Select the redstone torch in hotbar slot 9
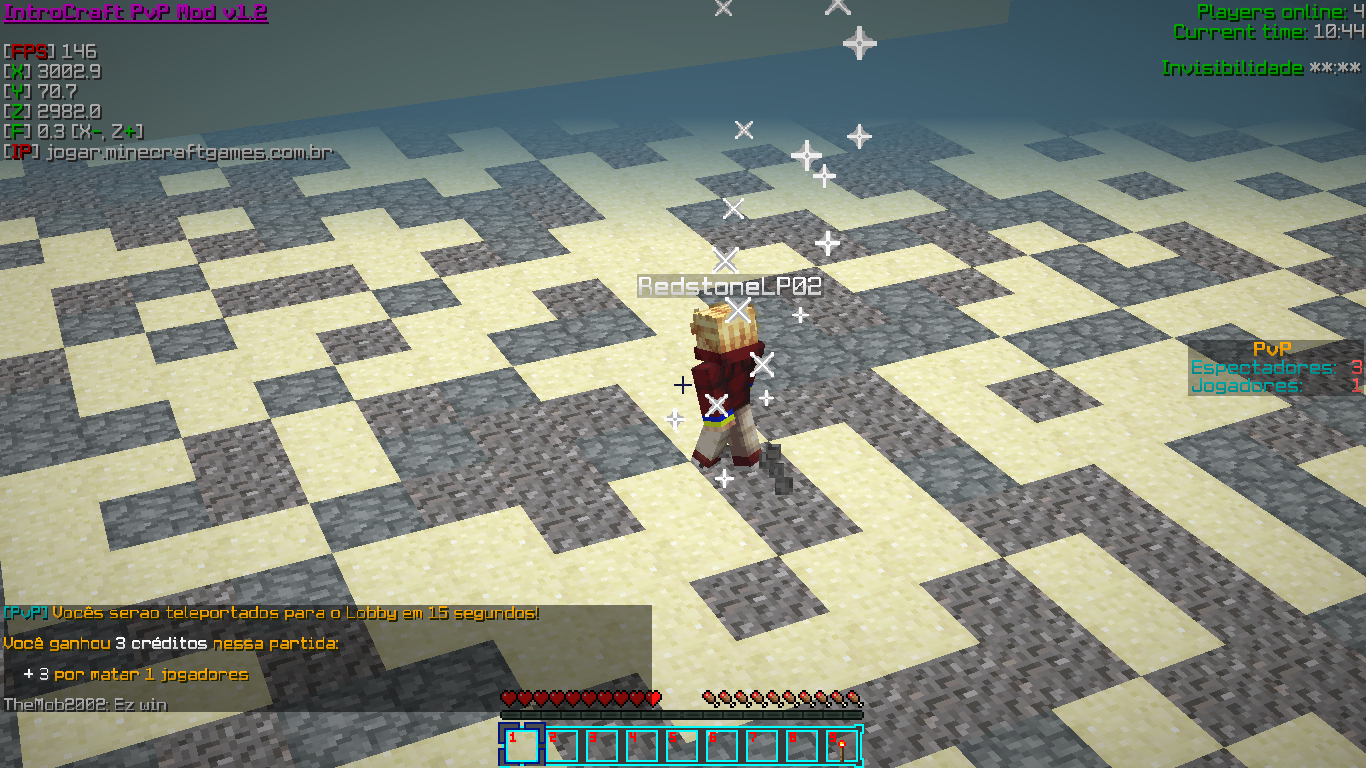 pyautogui.click(x=842, y=746)
